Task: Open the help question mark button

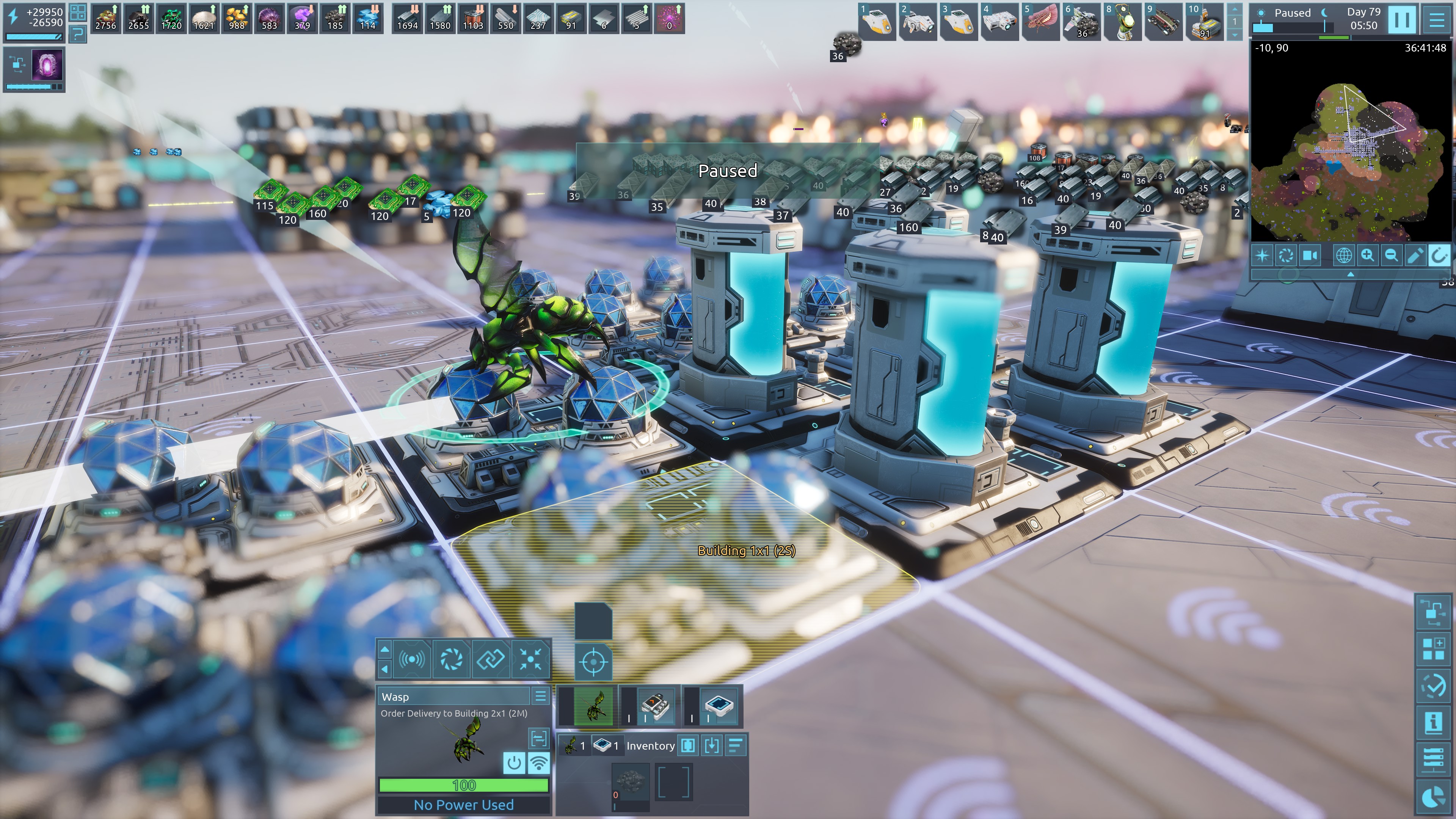Action: [x=77, y=34]
